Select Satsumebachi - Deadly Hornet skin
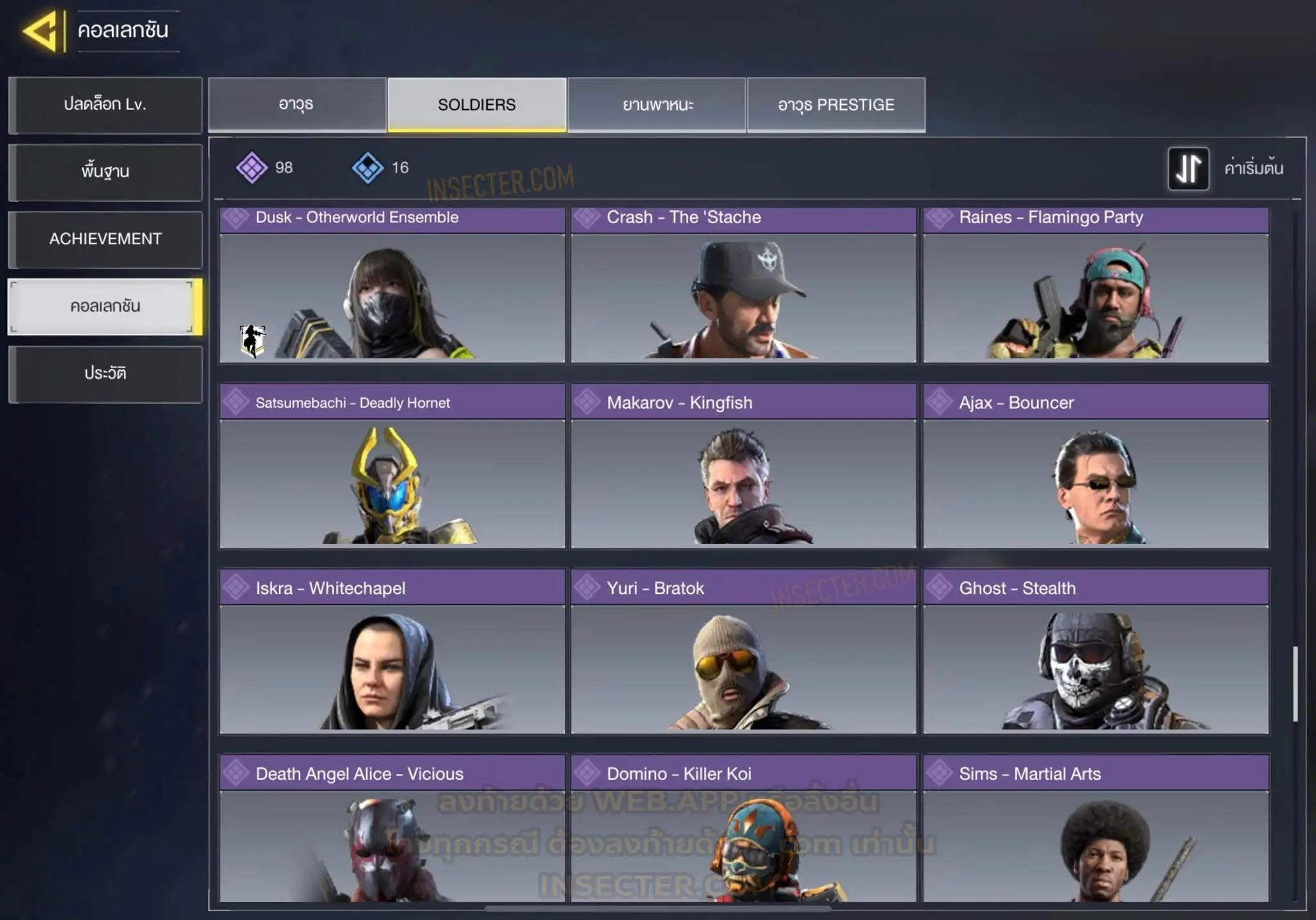Viewport: 1316px width, 920px height. (392, 467)
